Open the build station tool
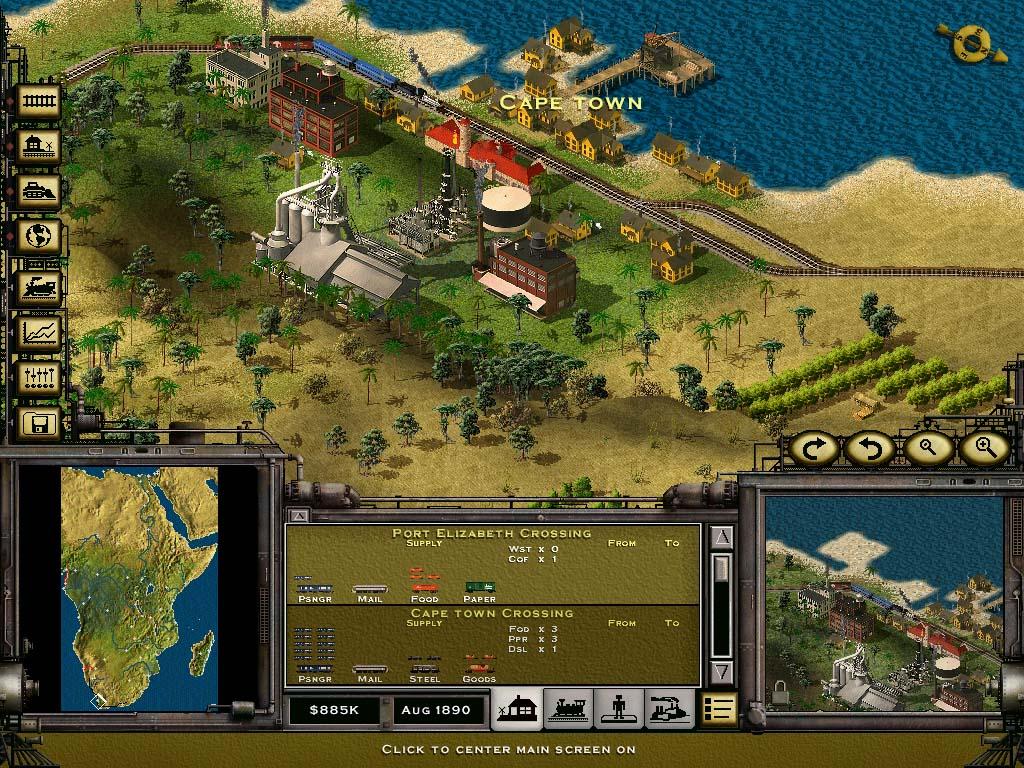This screenshot has width=1024, height=768. [x=40, y=147]
